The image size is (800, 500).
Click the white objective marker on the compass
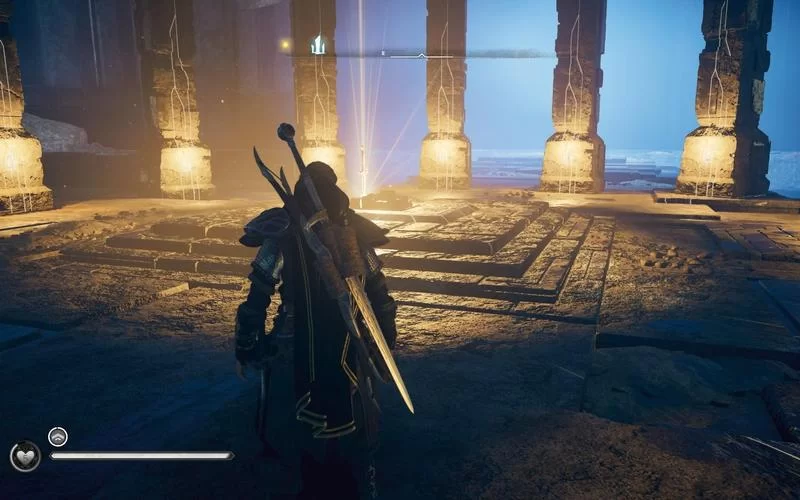[x=318, y=44]
